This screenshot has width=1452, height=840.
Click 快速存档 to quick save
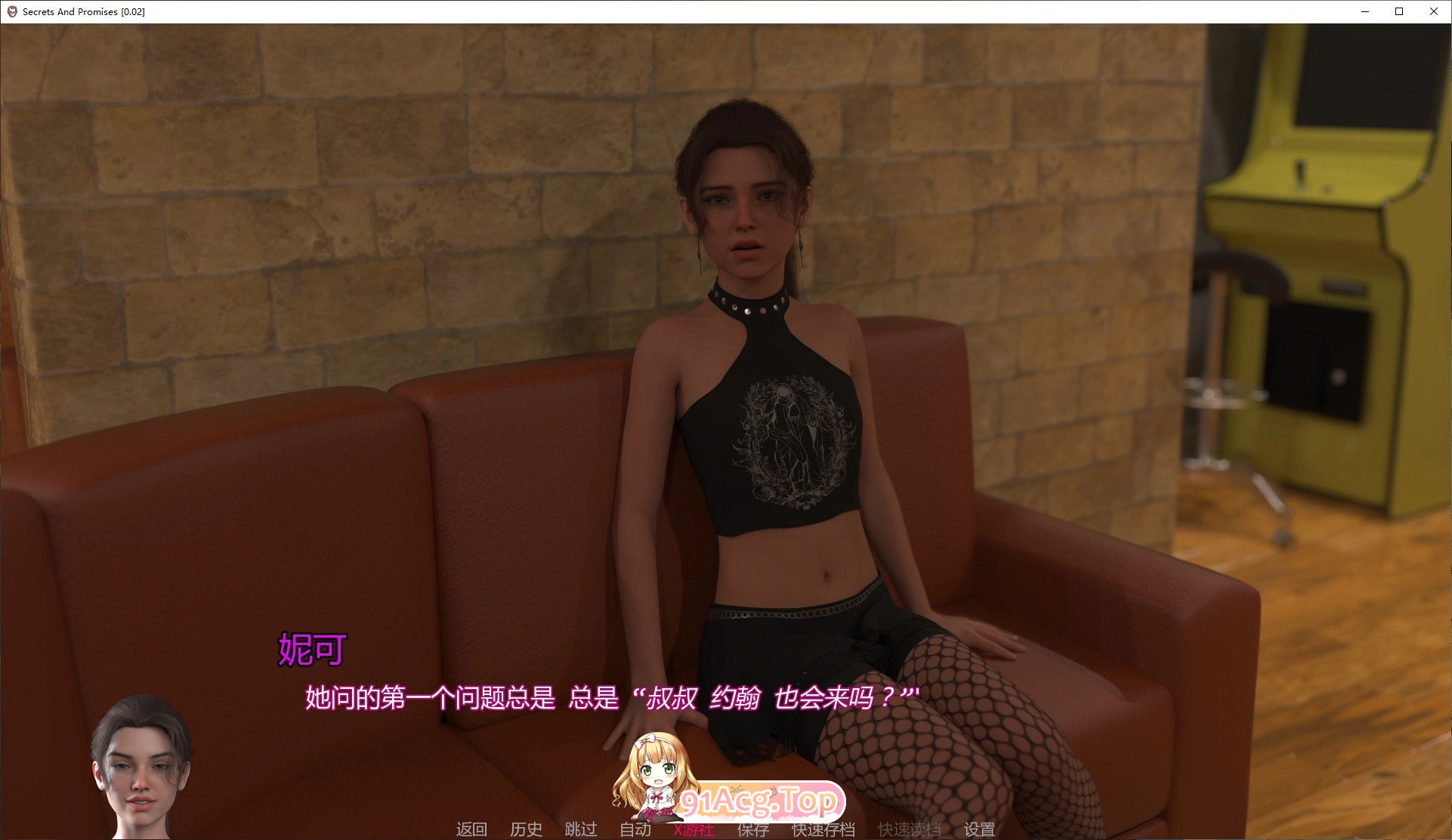[822, 829]
